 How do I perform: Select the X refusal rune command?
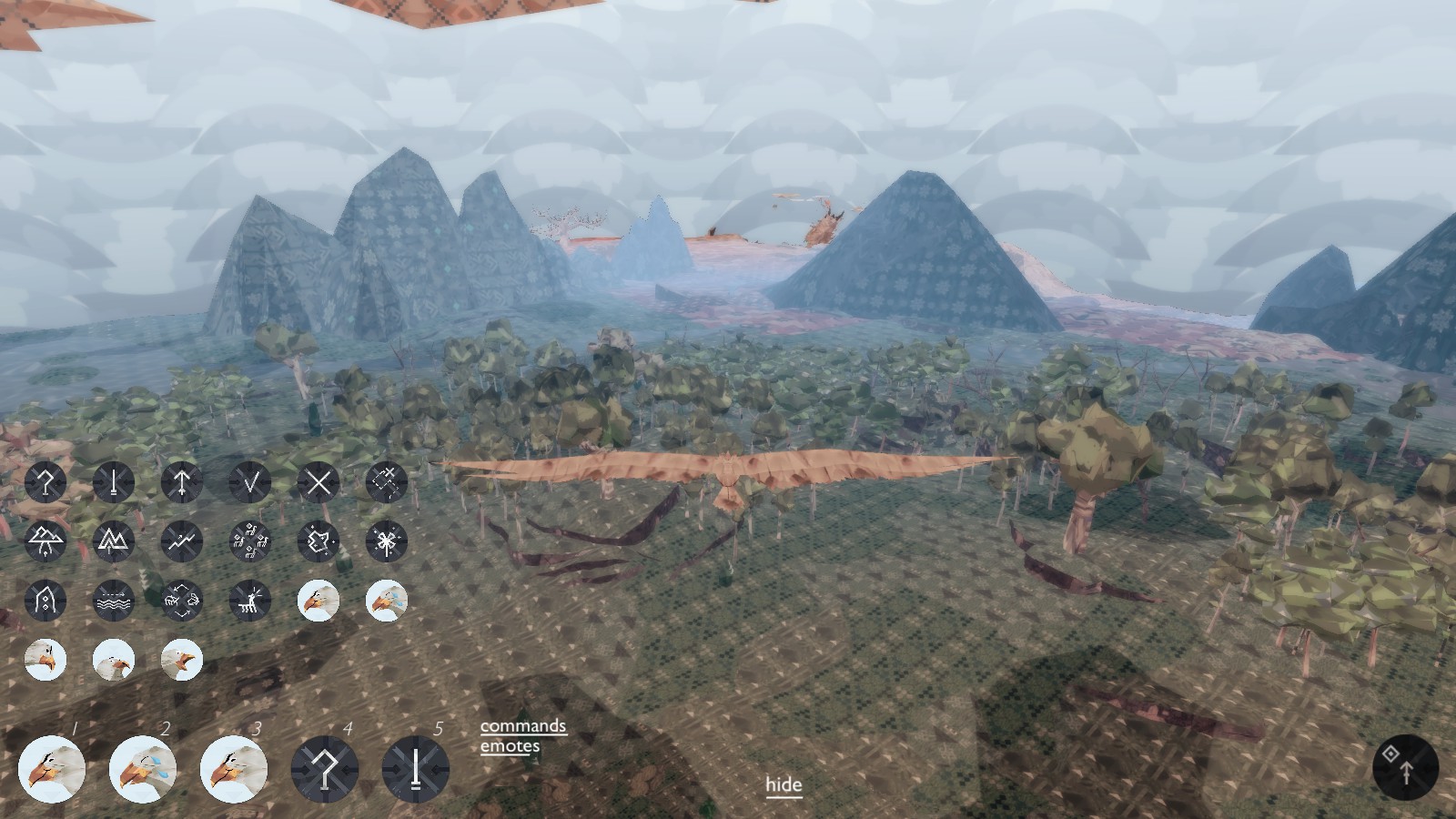click(x=318, y=483)
